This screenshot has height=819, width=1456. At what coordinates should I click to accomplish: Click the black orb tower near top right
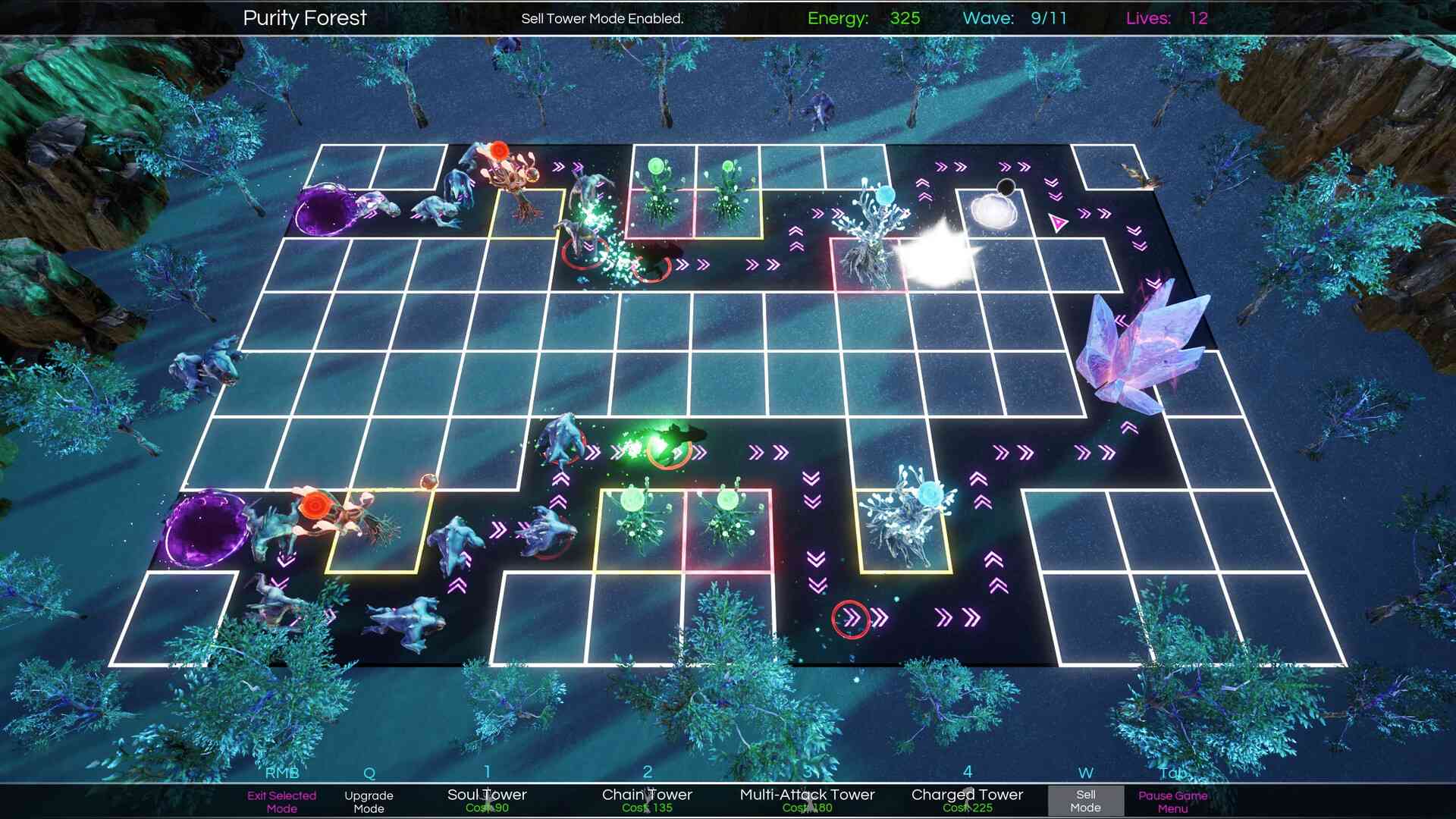[x=1005, y=186]
